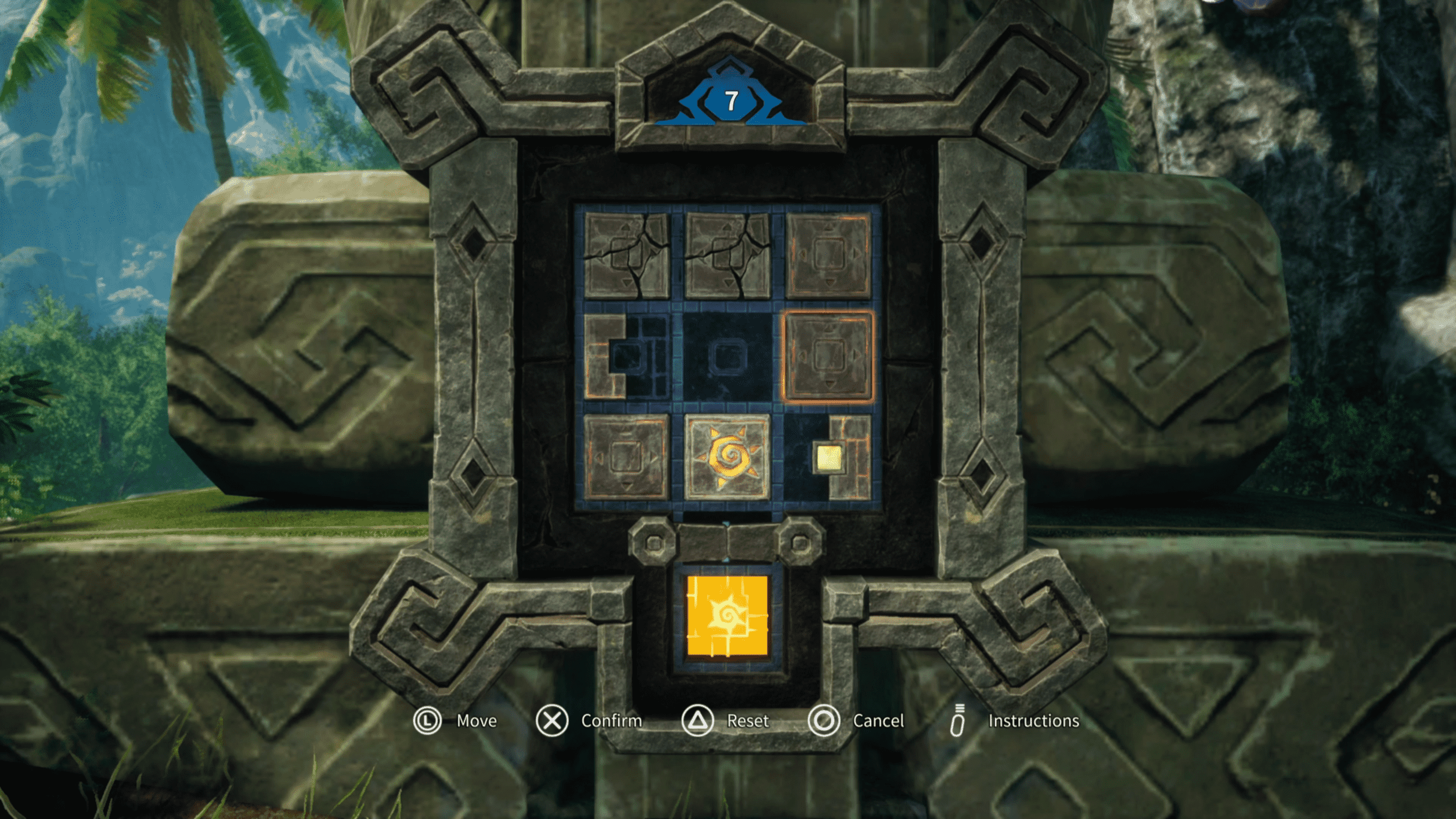Choose the stone tile with sun spiral
This screenshot has width=1456, height=819.
coord(727,457)
